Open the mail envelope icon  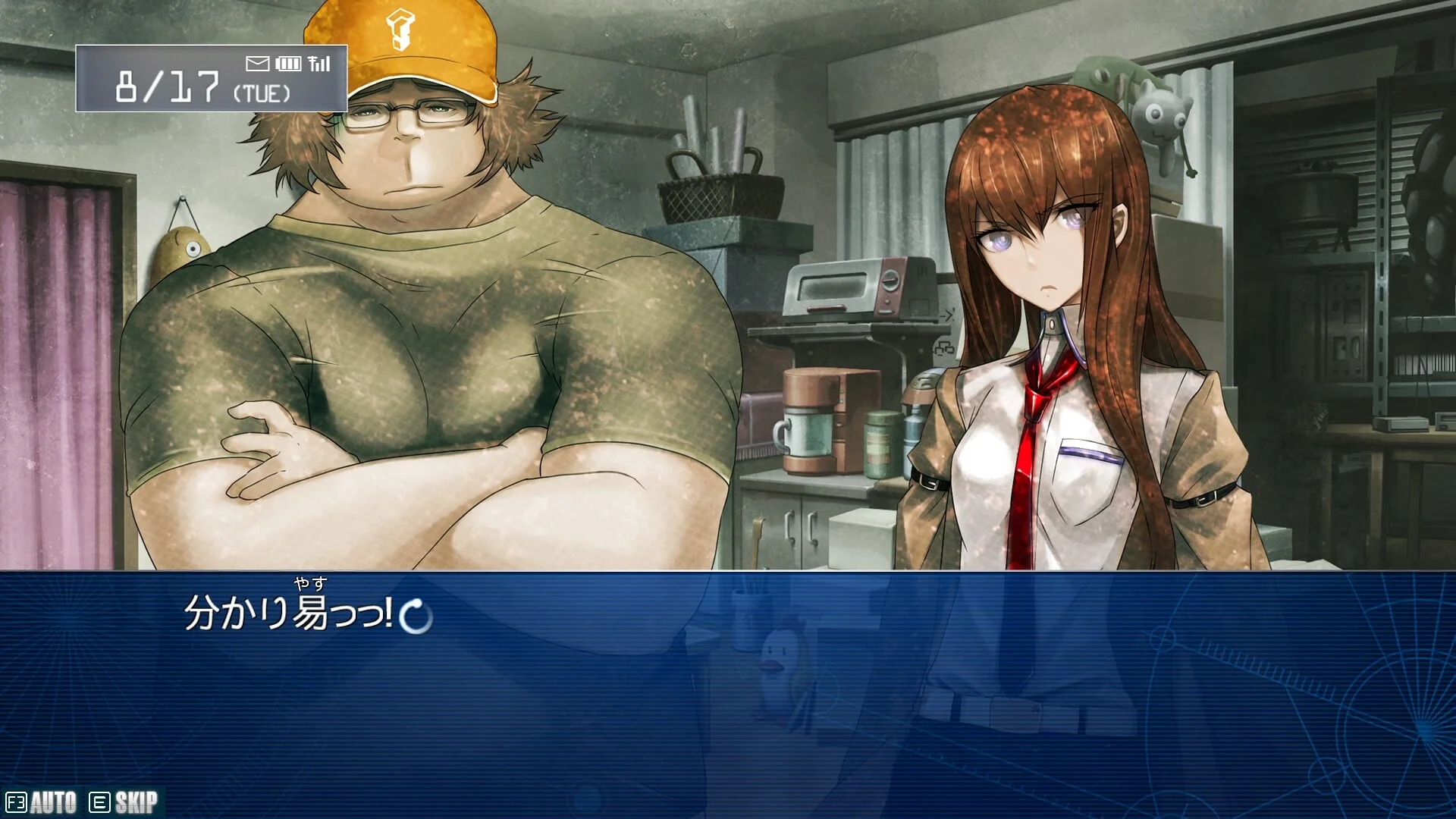[x=258, y=63]
